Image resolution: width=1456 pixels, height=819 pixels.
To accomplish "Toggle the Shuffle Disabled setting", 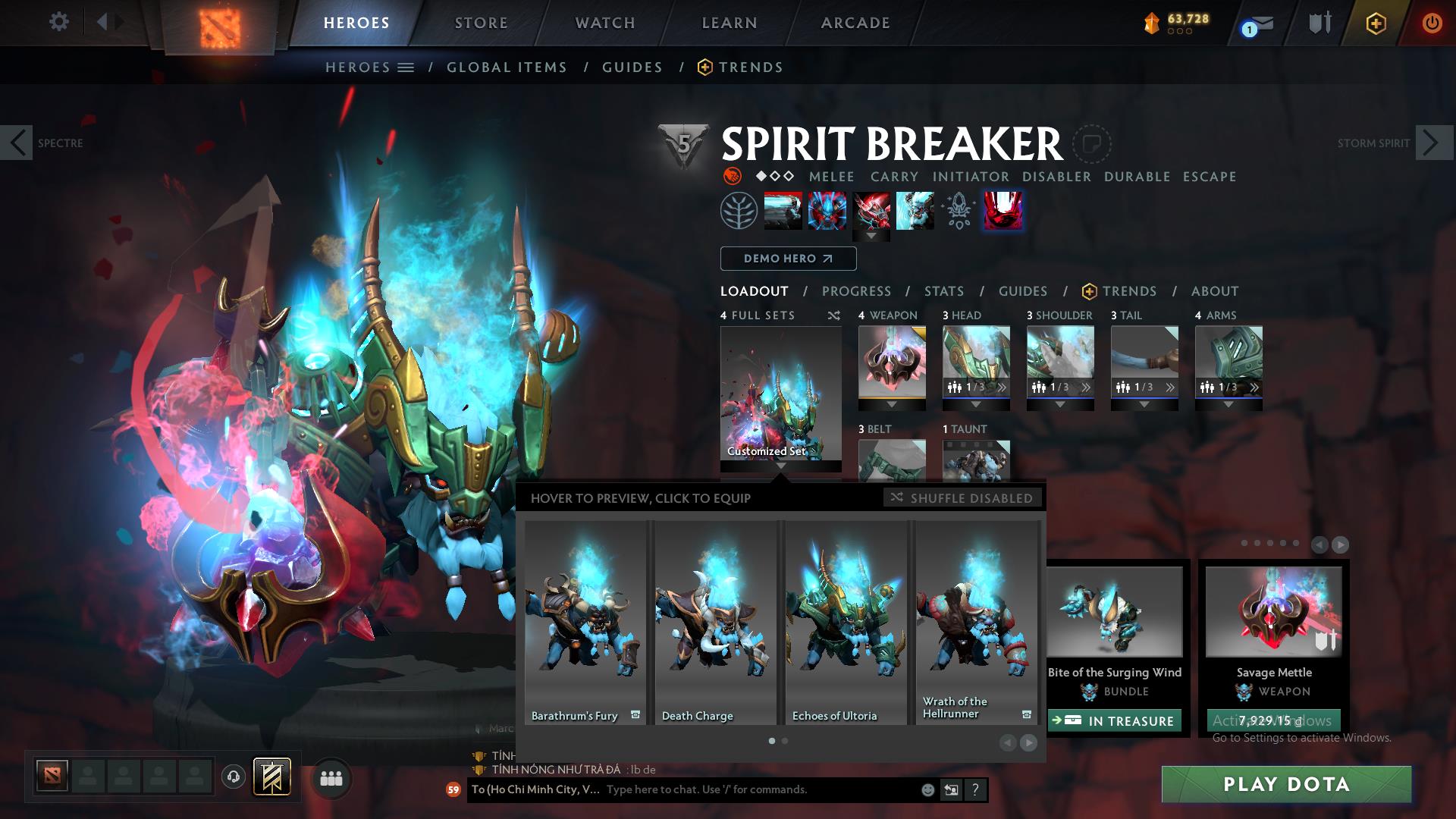I will pos(962,498).
